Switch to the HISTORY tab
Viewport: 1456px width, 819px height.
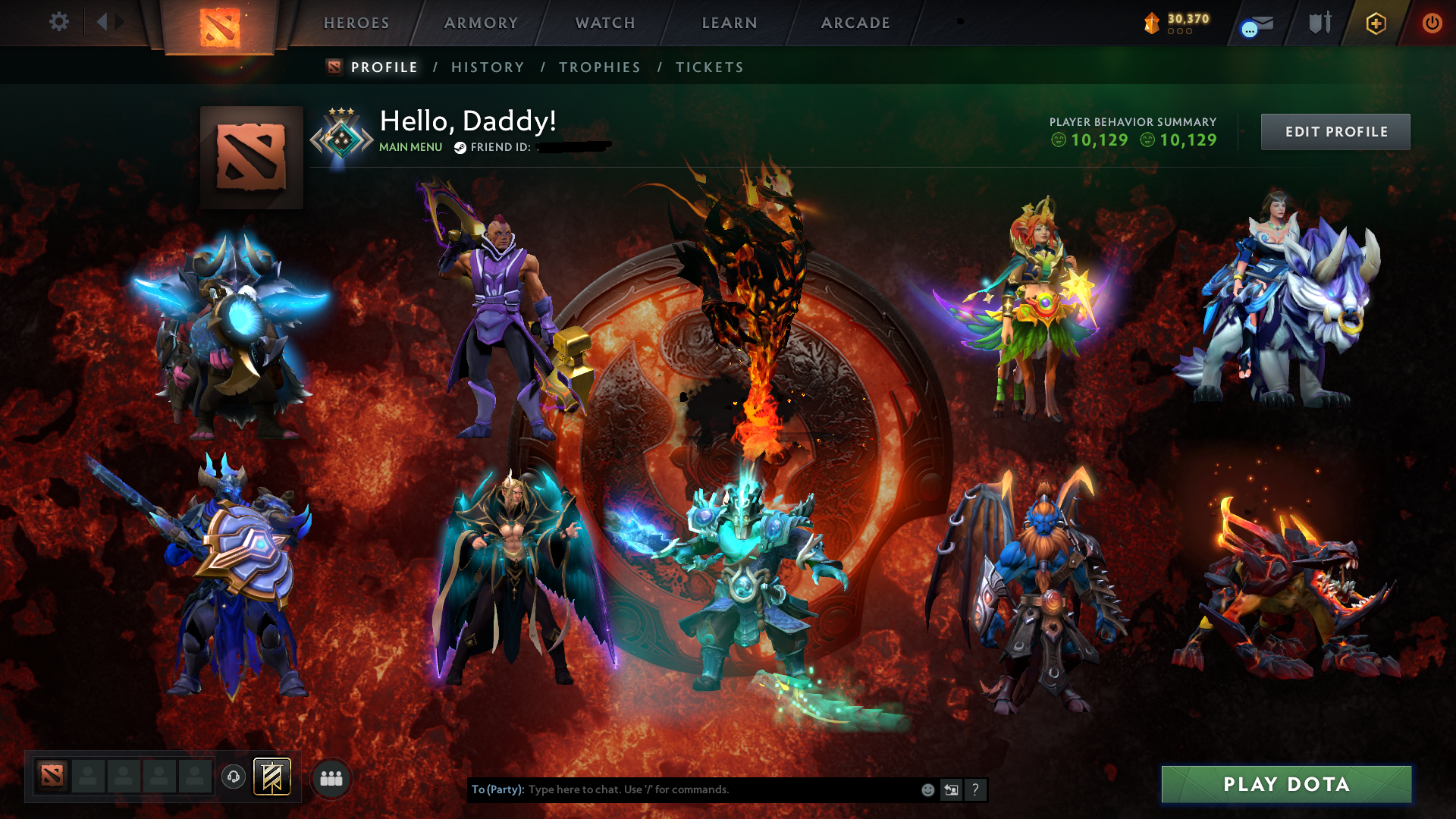[x=487, y=67]
